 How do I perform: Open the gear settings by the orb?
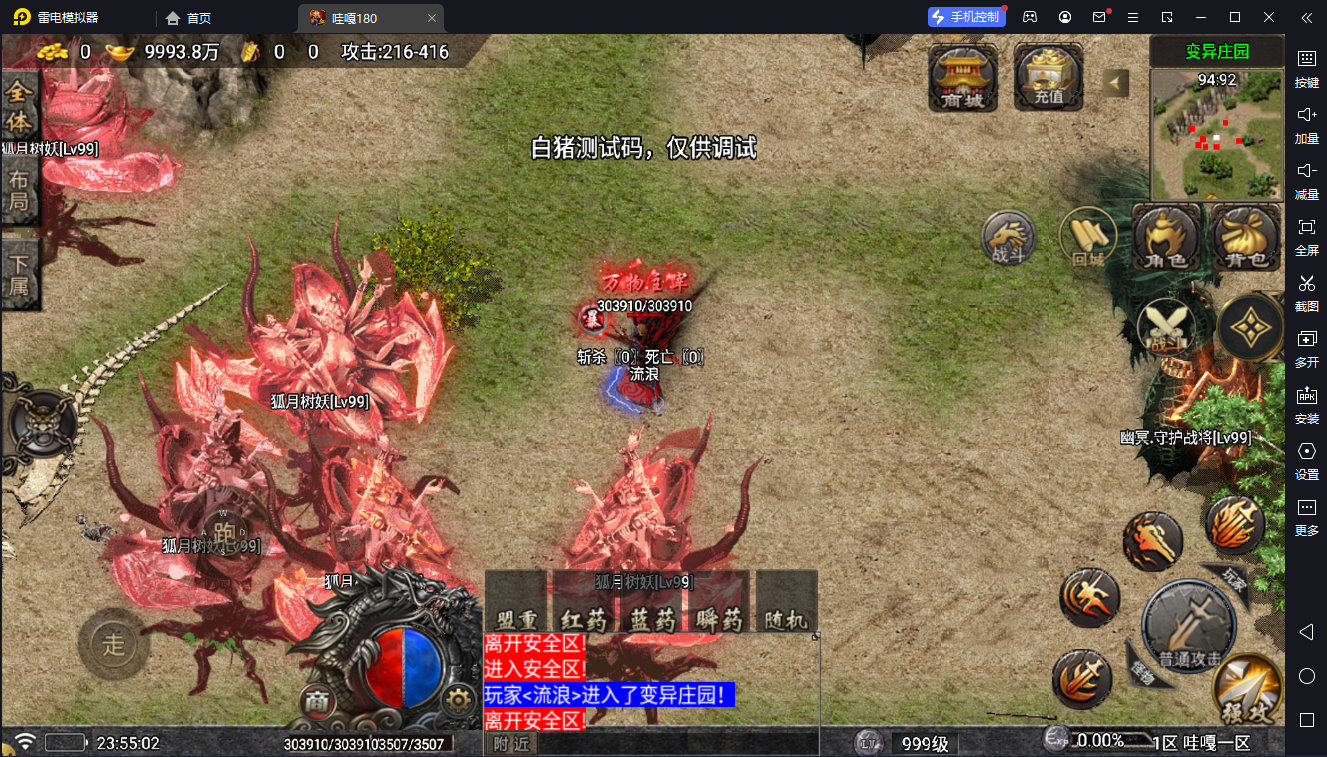[458, 699]
